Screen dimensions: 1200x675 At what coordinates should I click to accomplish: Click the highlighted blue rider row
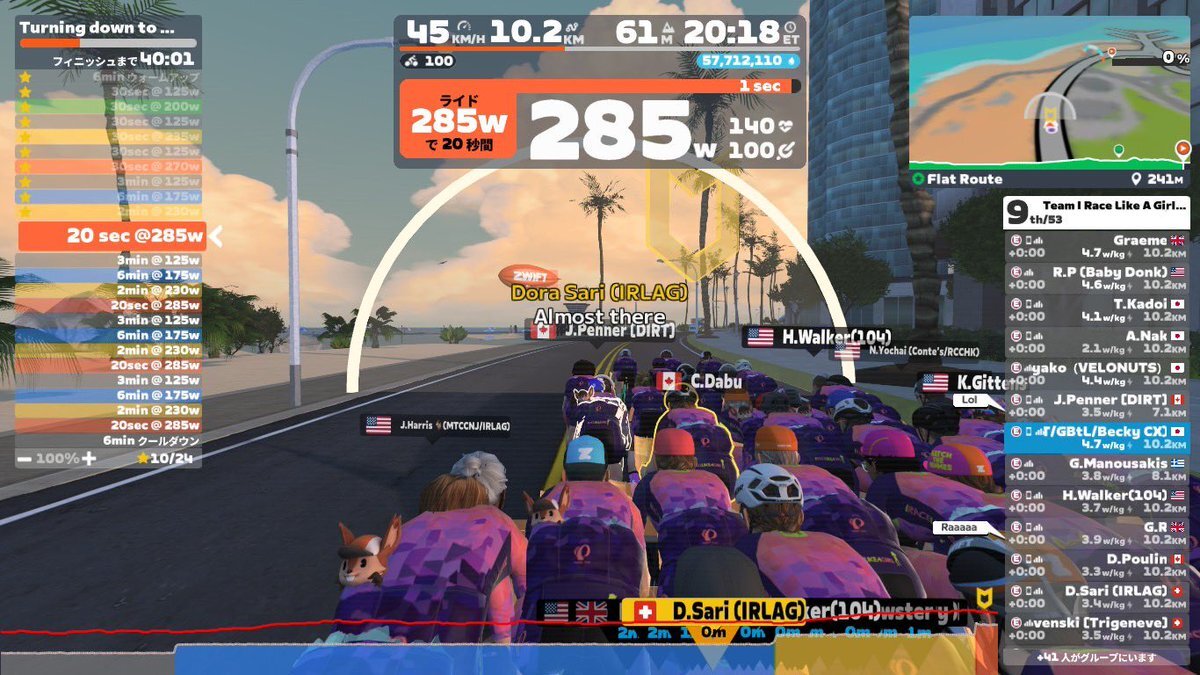tap(1096, 438)
